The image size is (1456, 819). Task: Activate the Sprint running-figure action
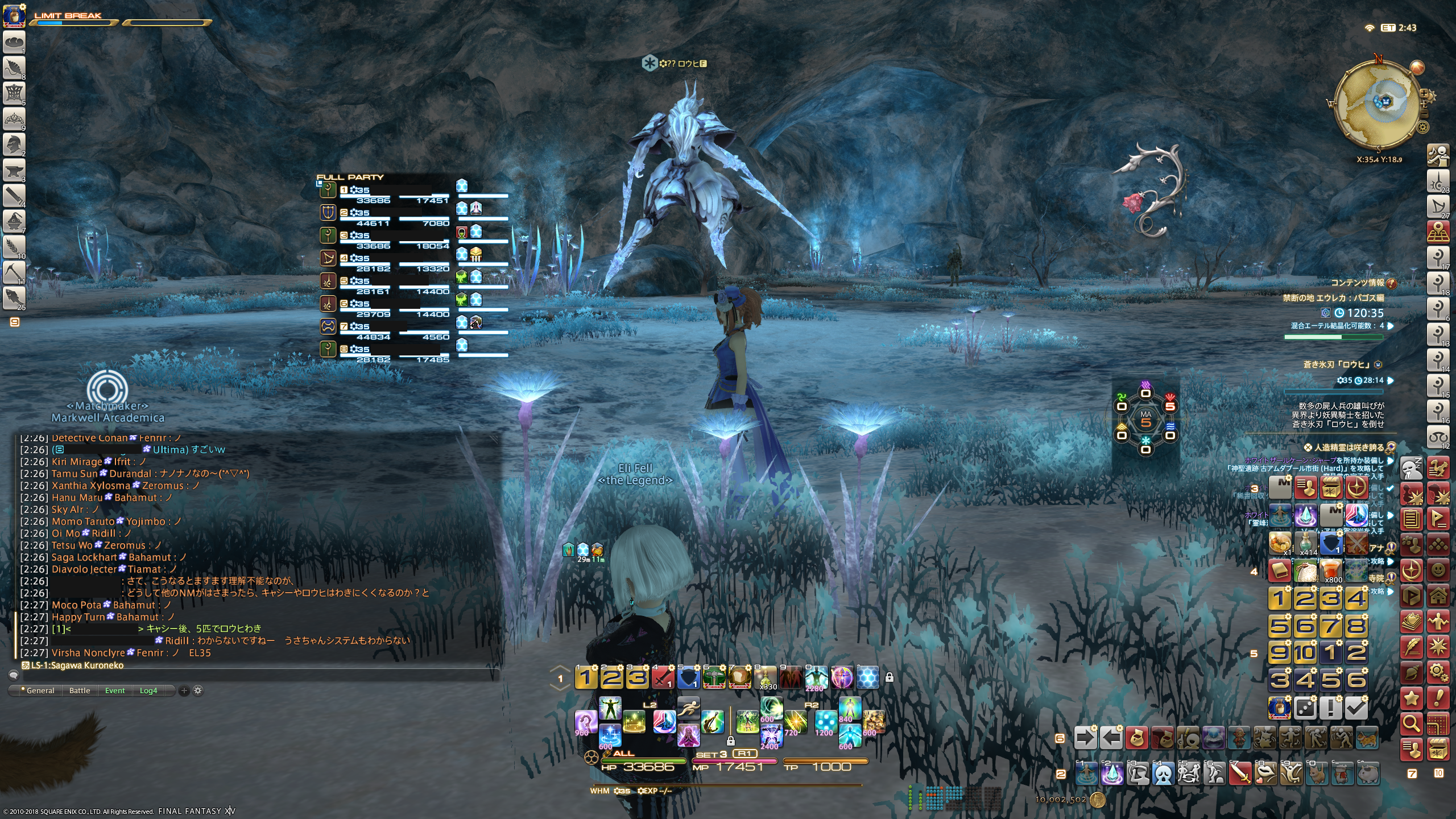[x=688, y=709]
